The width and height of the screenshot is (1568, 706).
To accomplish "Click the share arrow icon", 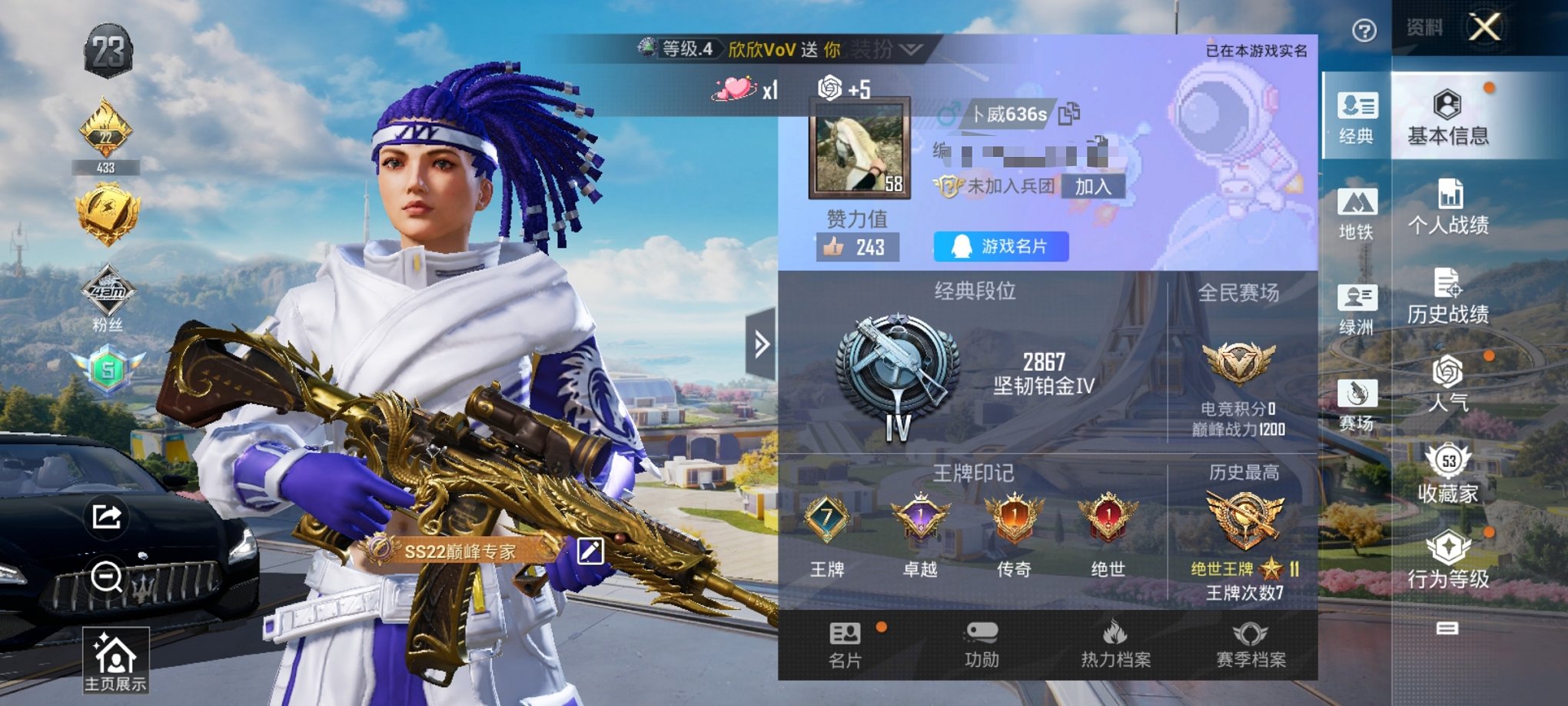I will [107, 516].
